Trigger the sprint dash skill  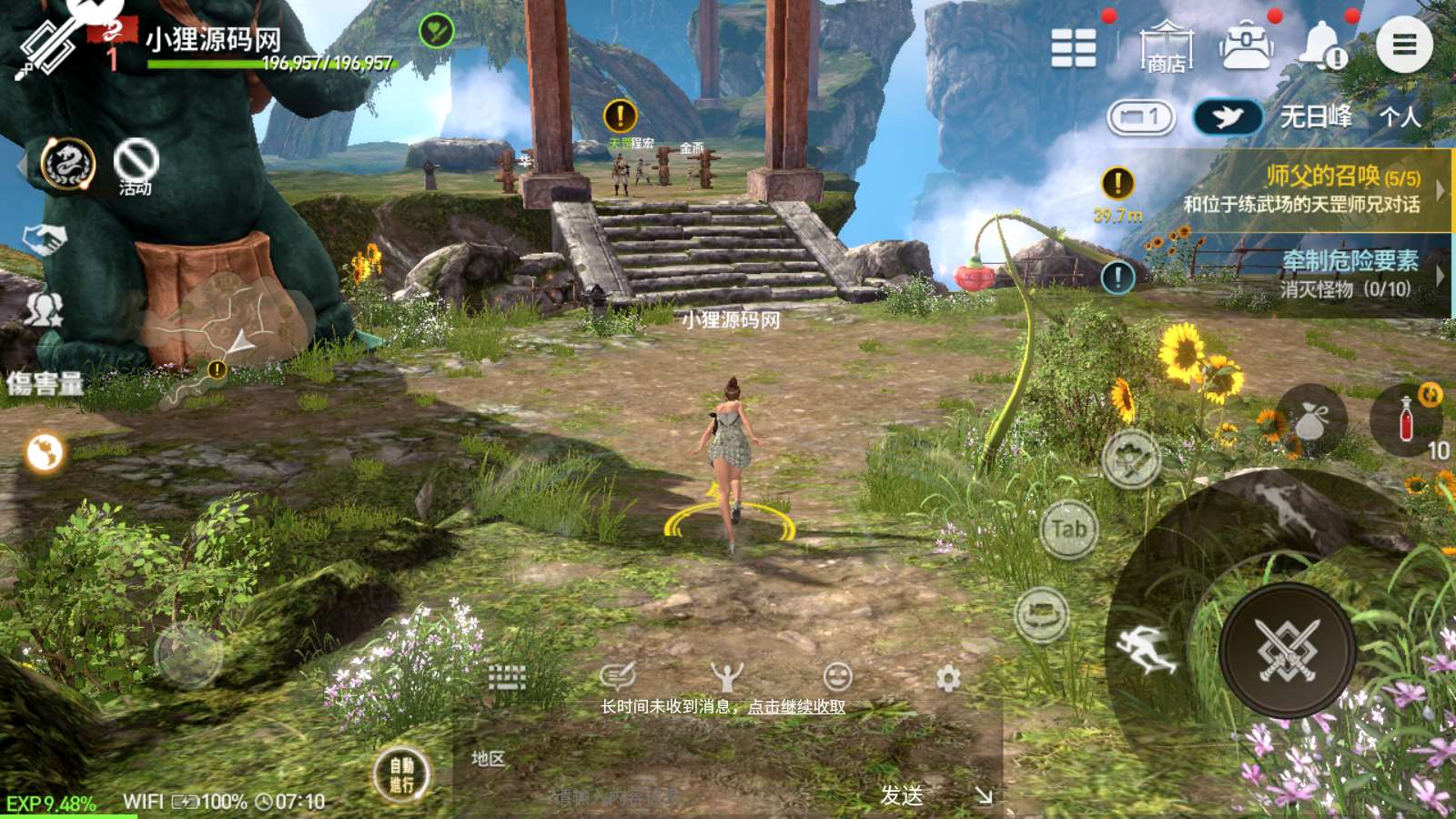point(1147,650)
